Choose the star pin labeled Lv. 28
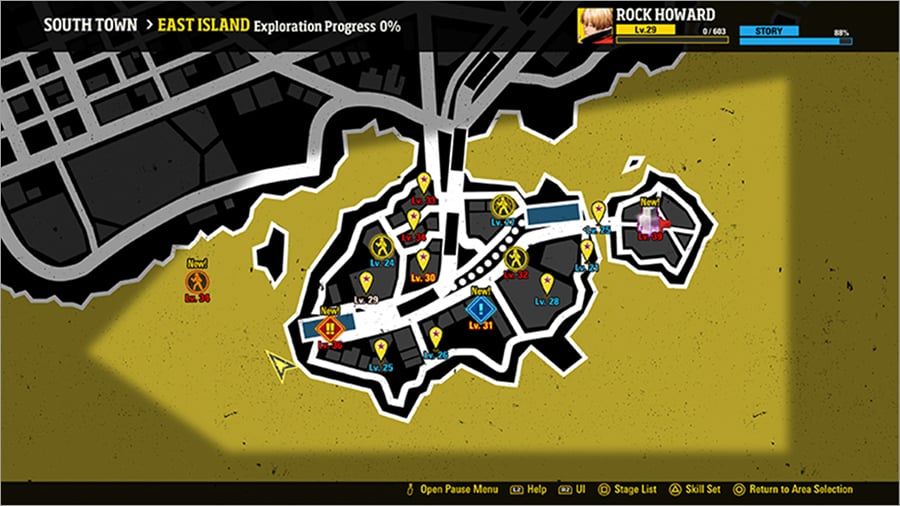The width and height of the screenshot is (900, 506). 547,283
